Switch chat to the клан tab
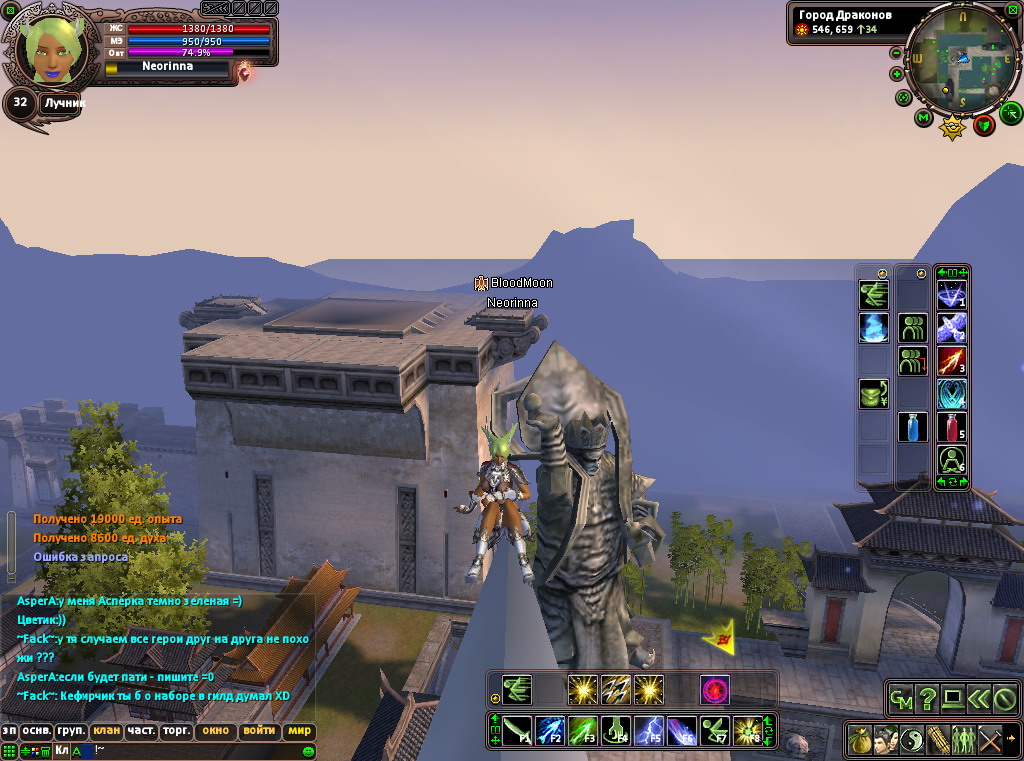1024x761 pixels. [106, 731]
